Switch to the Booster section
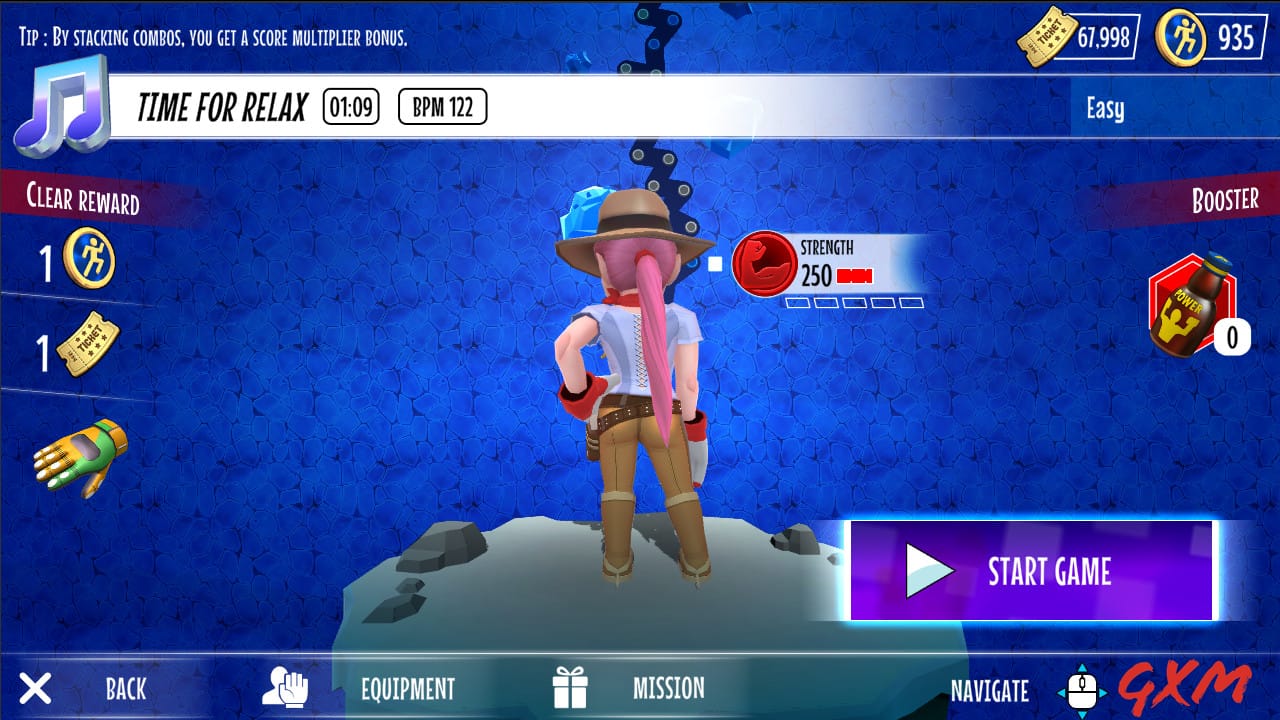The width and height of the screenshot is (1280, 720). [x=1225, y=199]
